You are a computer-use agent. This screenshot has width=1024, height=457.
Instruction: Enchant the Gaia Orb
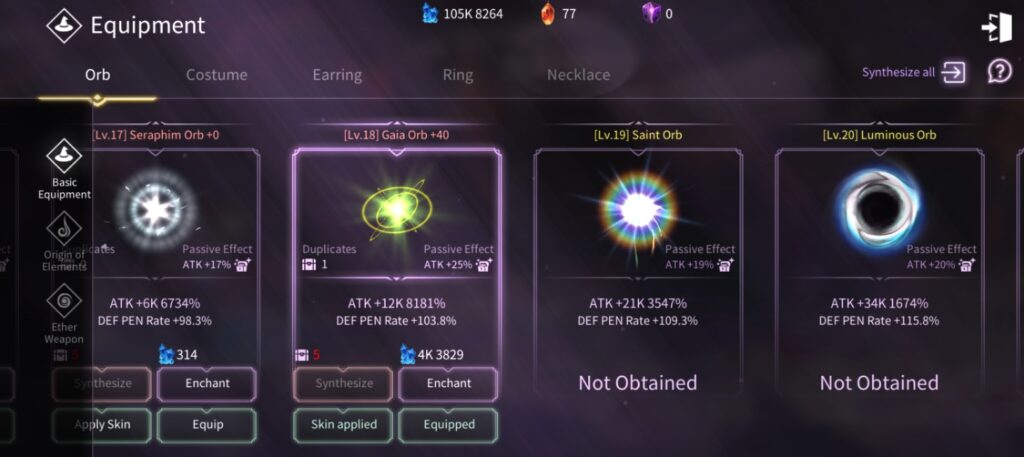[x=448, y=383]
